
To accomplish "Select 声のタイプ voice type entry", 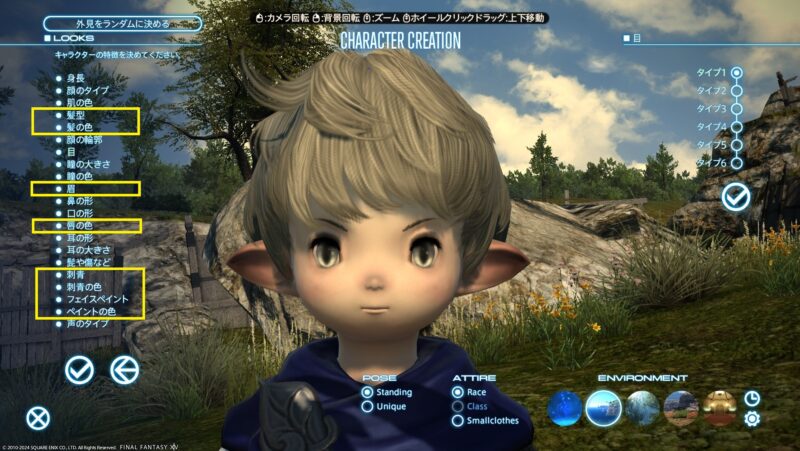I will pyautogui.click(x=86, y=324).
